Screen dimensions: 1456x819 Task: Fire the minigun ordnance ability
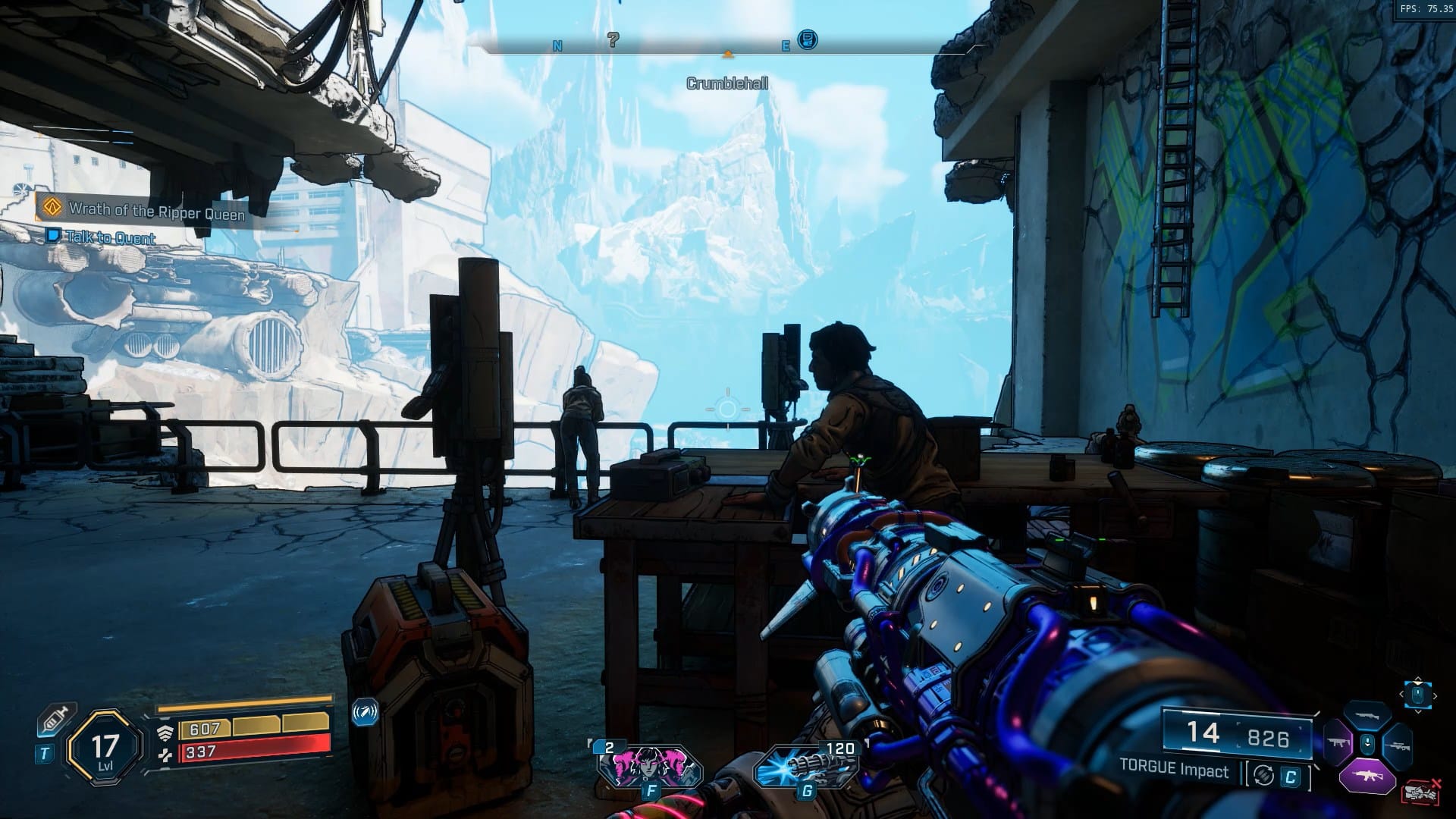pyautogui.click(x=805, y=766)
